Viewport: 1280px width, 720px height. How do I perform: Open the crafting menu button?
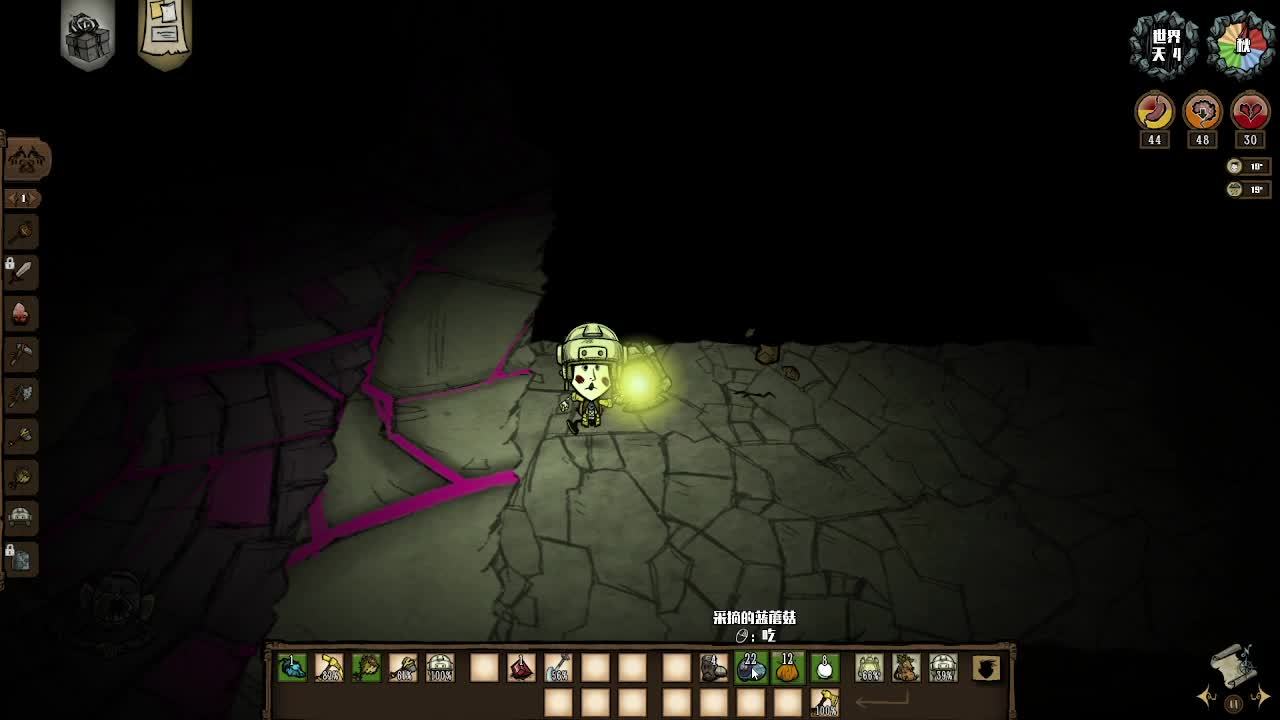click(28, 159)
